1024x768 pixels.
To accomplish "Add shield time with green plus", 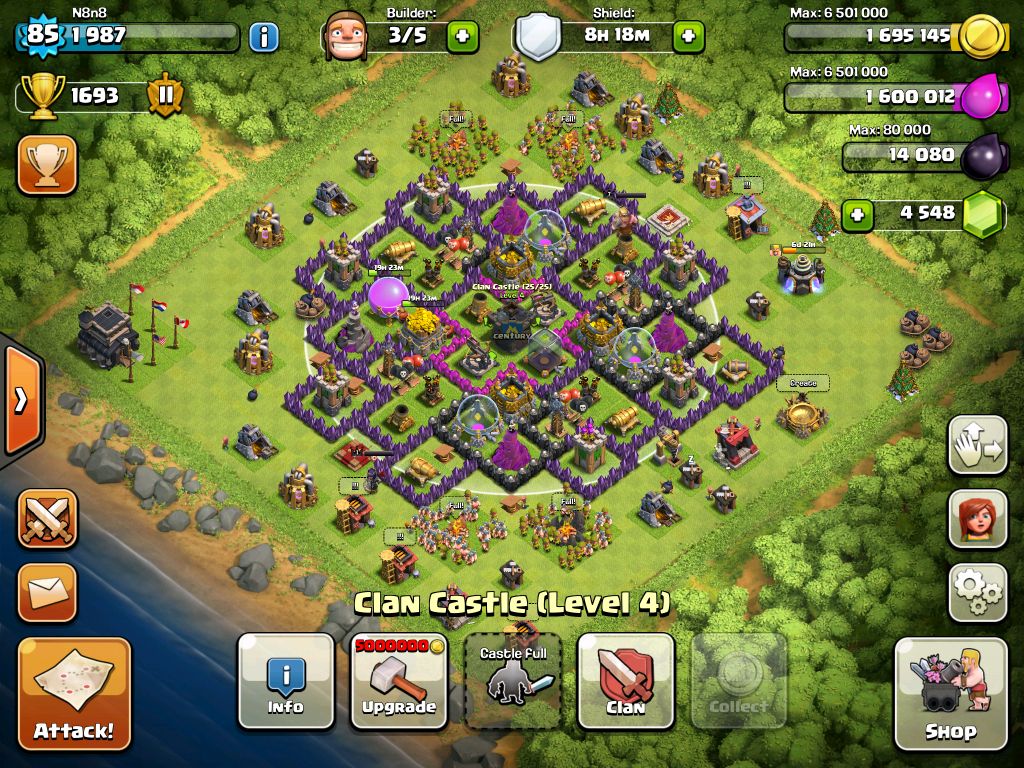I will pyautogui.click(x=688, y=37).
